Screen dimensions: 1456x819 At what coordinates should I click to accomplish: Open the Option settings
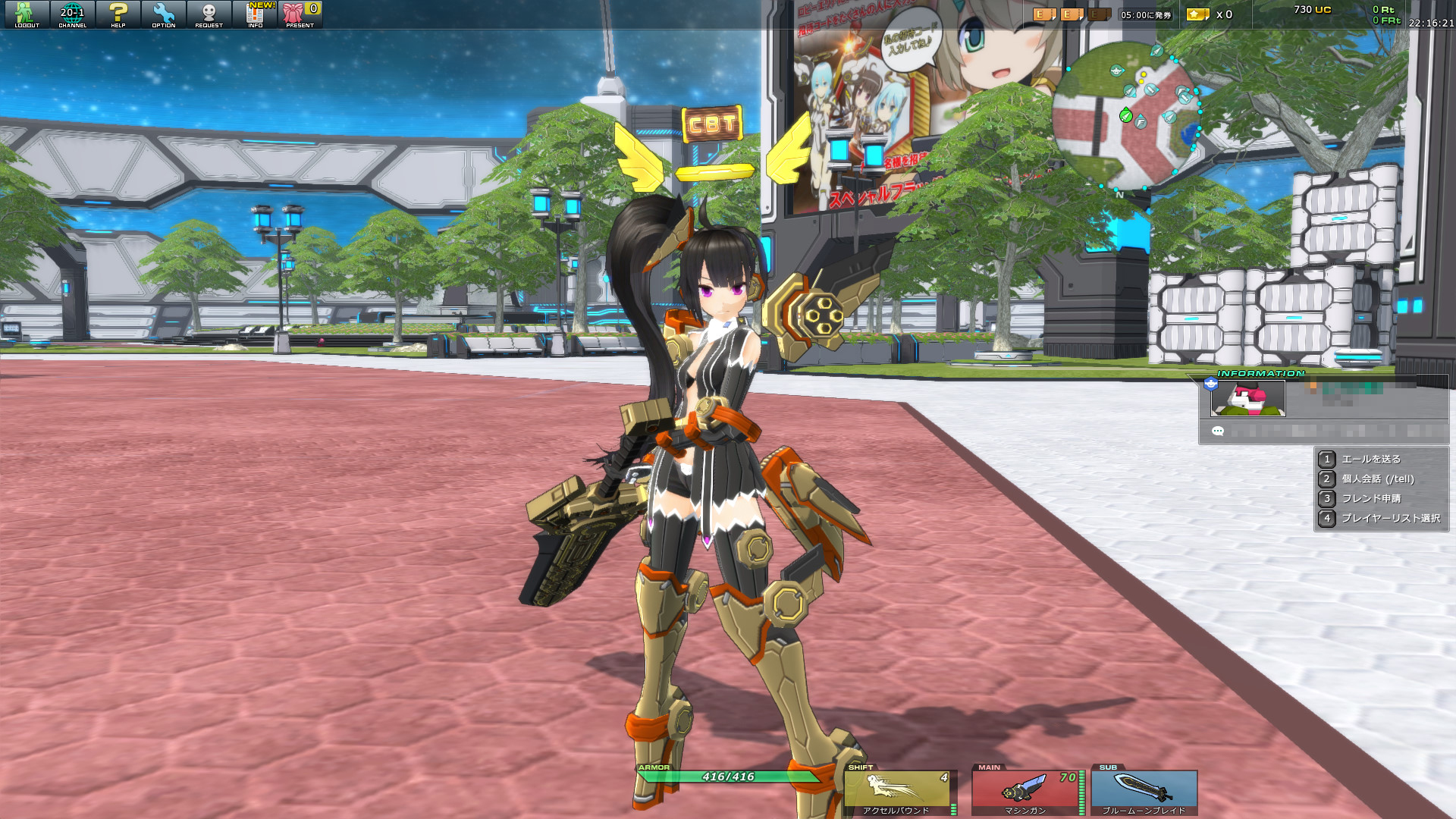(x=164, y=15)
